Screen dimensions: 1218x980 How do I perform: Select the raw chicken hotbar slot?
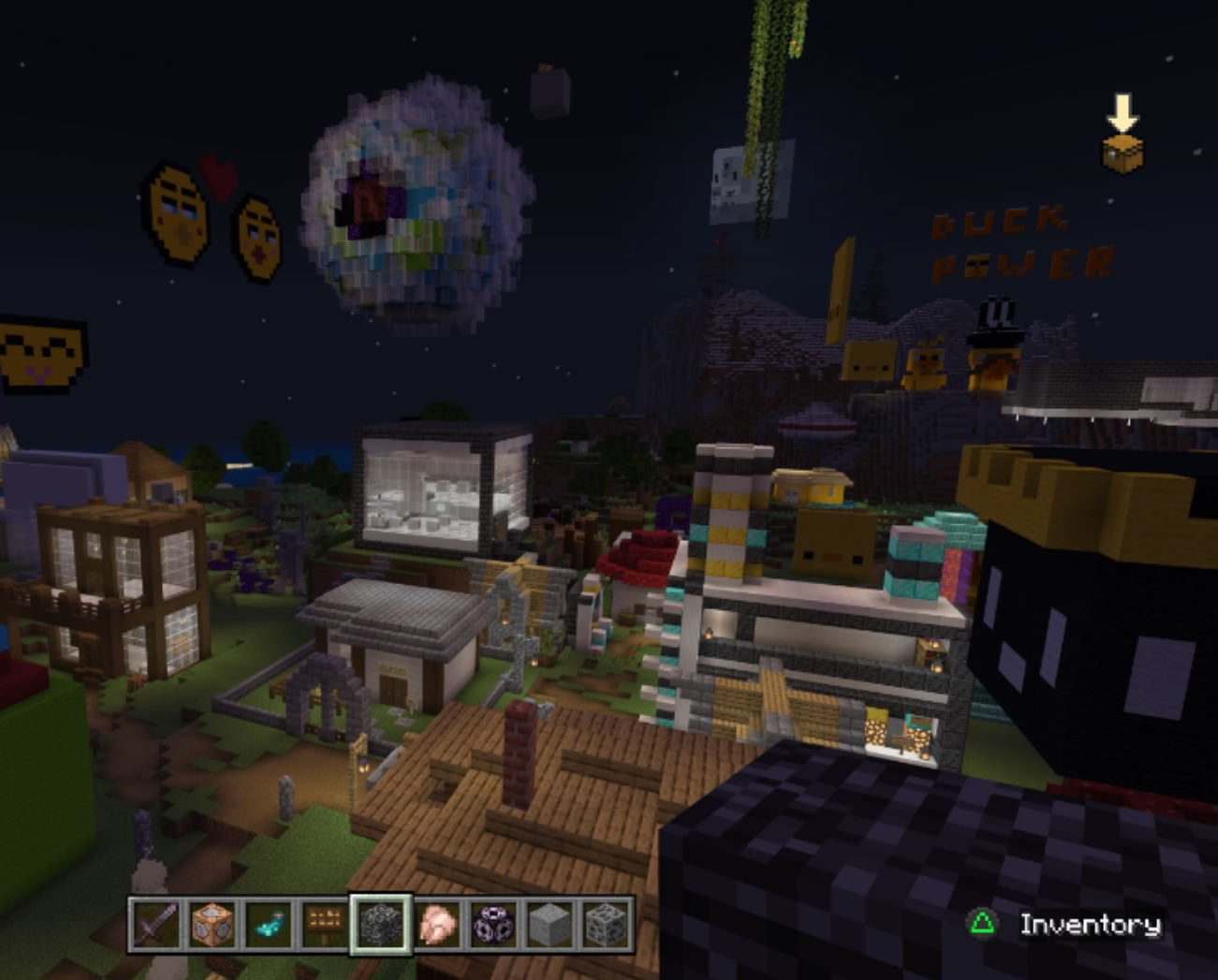point(437,924)
